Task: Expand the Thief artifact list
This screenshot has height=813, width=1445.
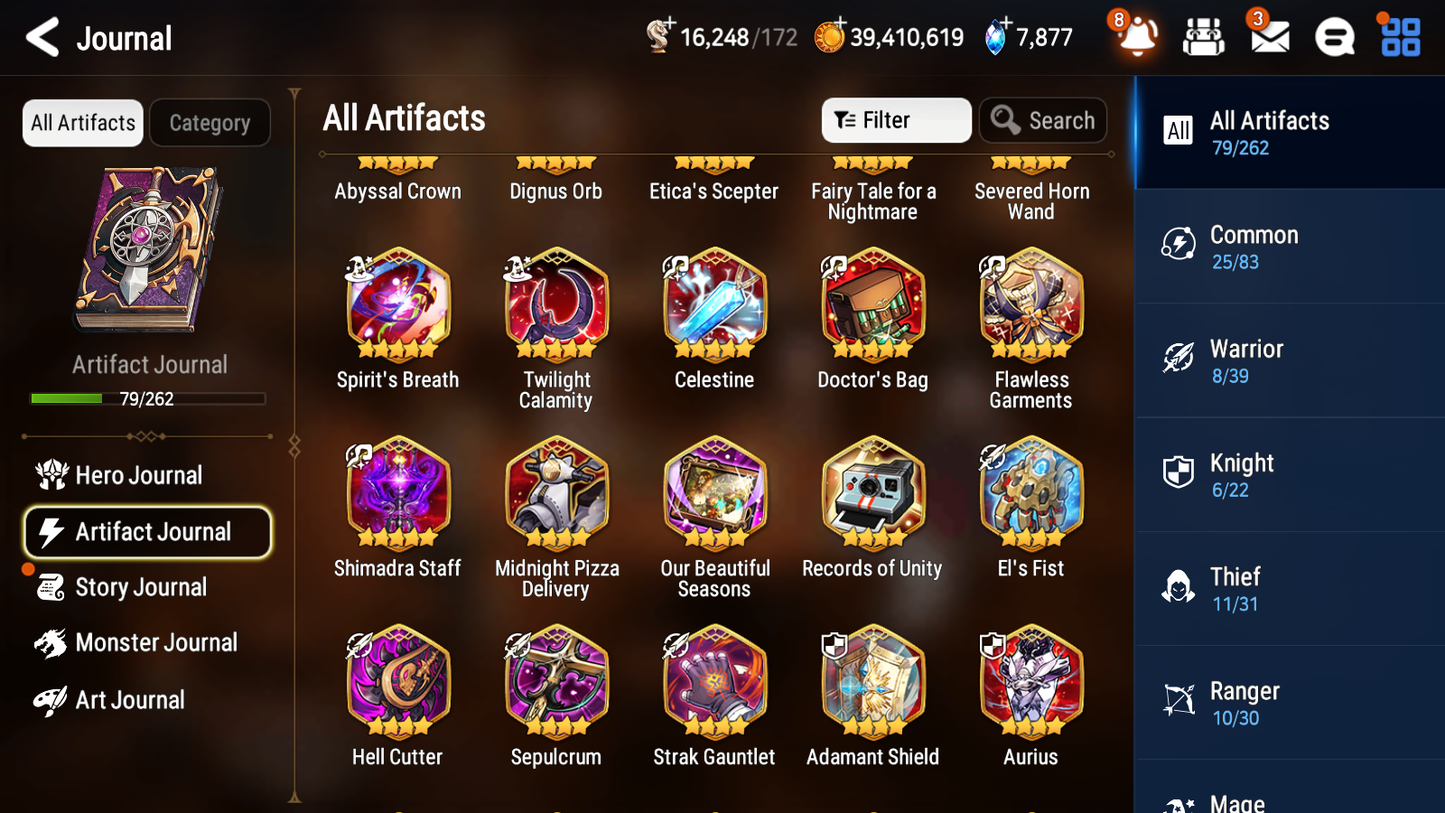Action: pos(1289,588)
